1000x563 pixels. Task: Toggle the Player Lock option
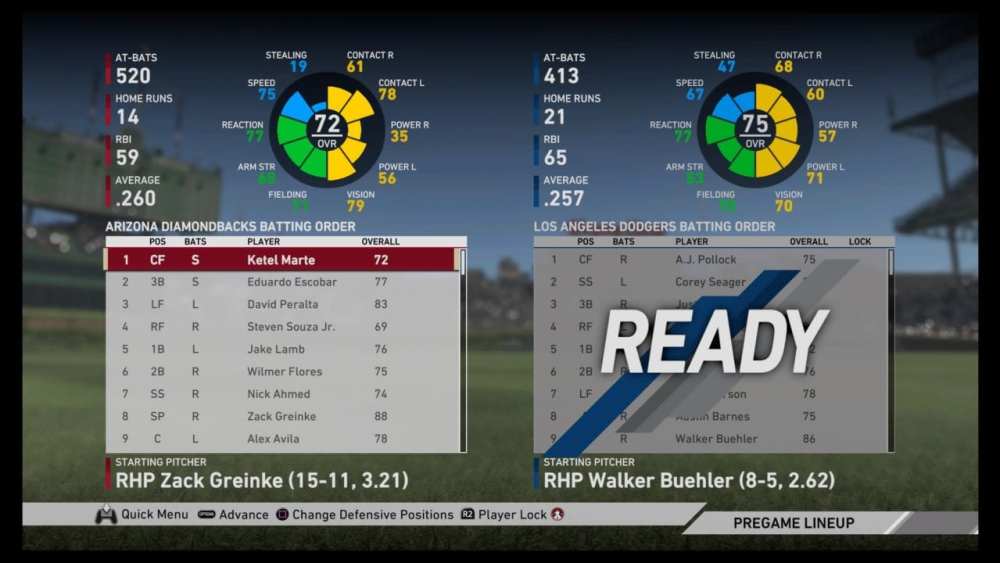click(512, 515)
